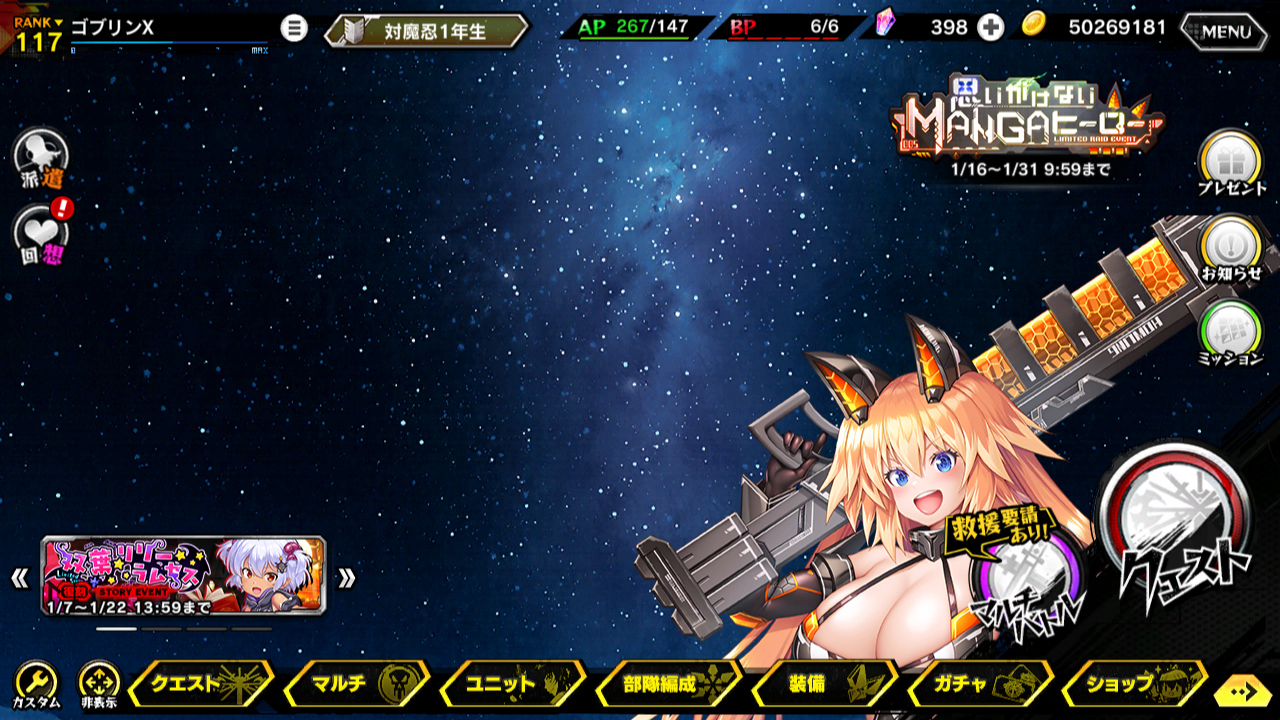Select ユニット in the bottom bar

point(512,685)
